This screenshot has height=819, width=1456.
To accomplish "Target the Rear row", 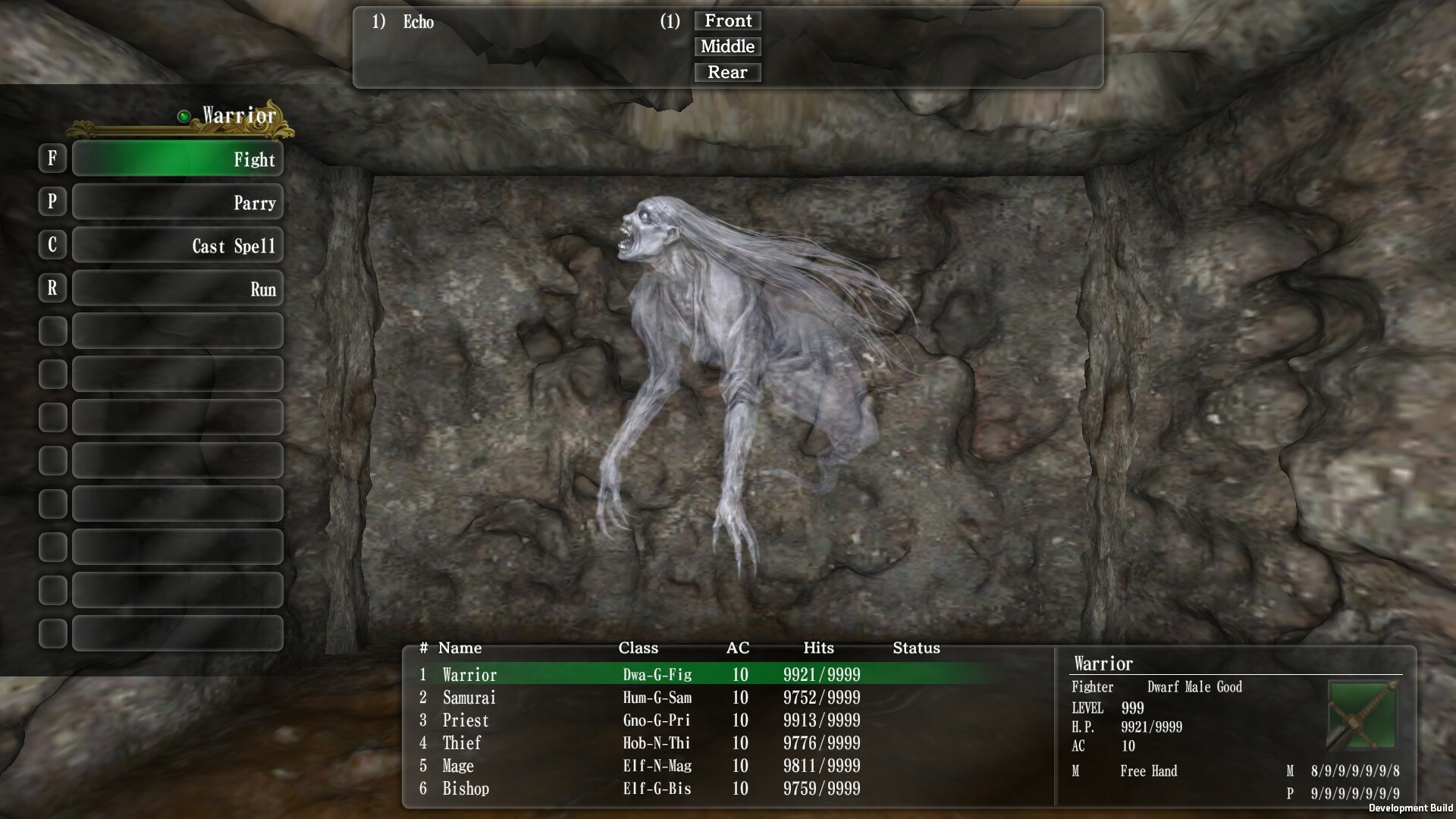I will (x=726, y=72).
